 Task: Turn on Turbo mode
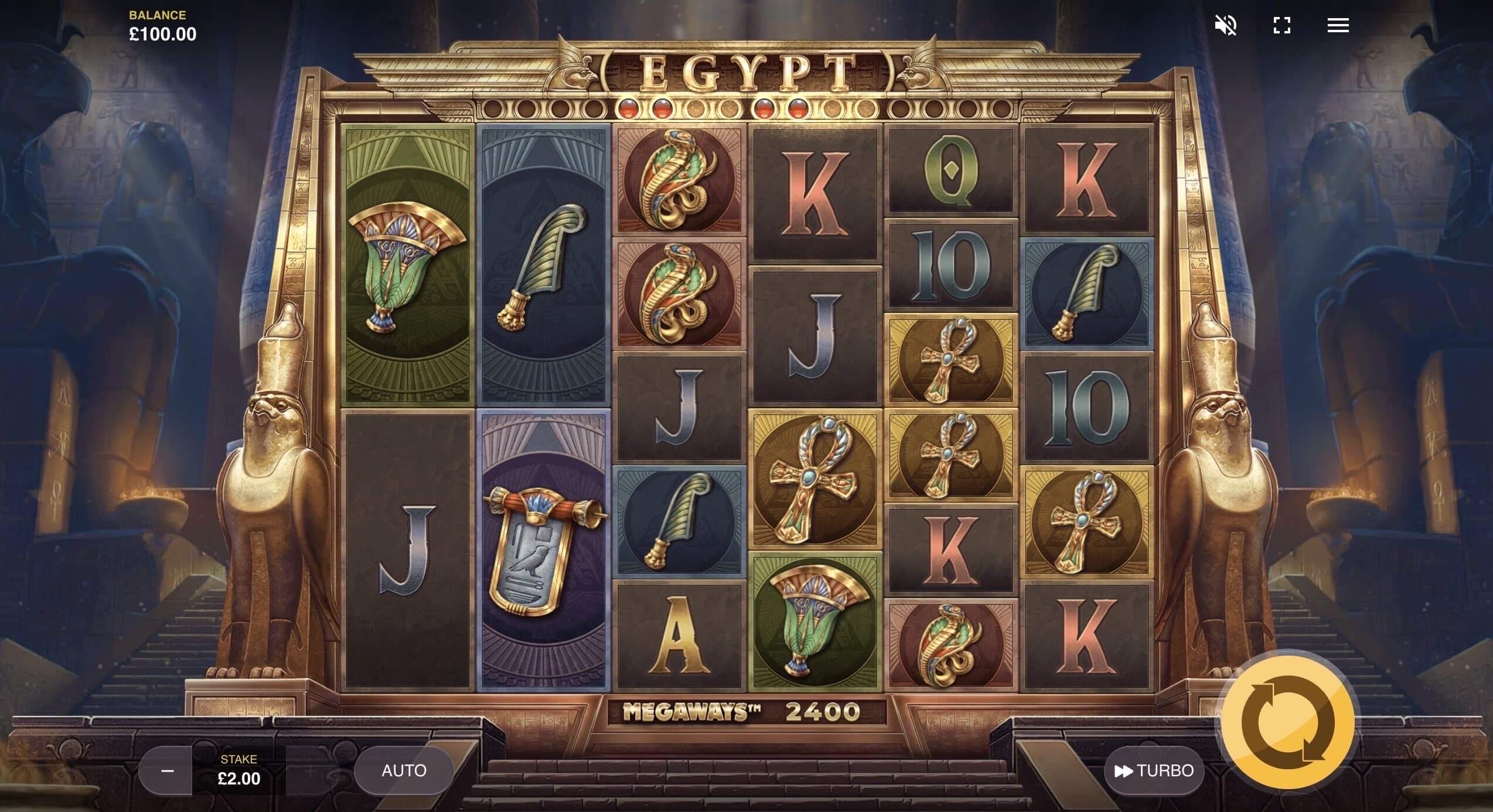(1154, 770)
